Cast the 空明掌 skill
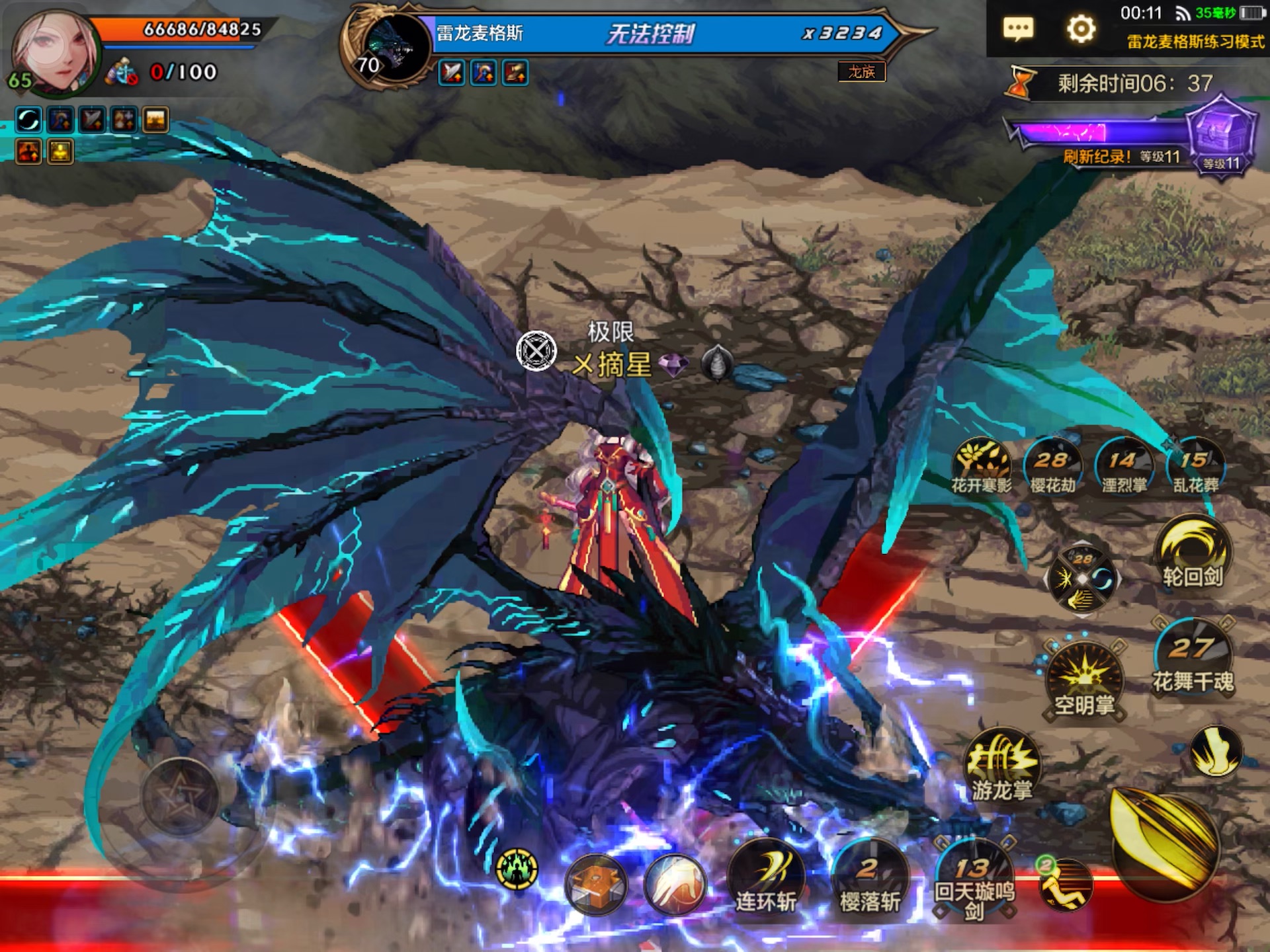The image size is (1270, 952). tap(1084, 681)
